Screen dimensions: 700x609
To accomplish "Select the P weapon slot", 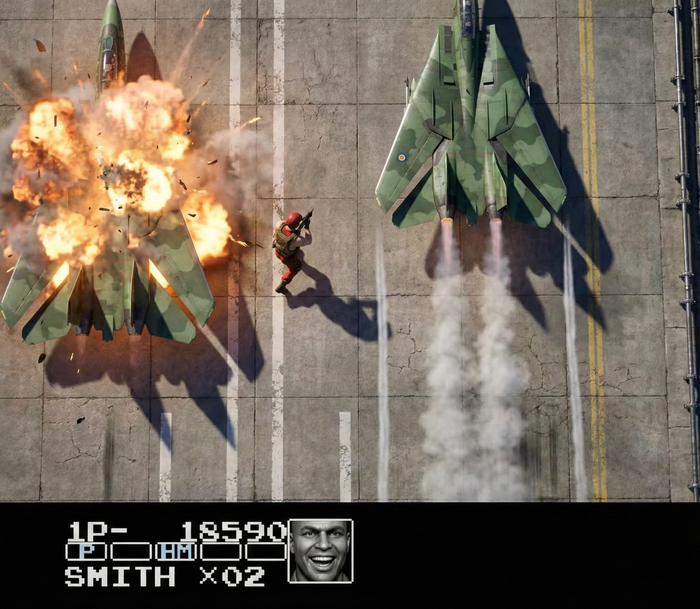I will coord(86,551).
